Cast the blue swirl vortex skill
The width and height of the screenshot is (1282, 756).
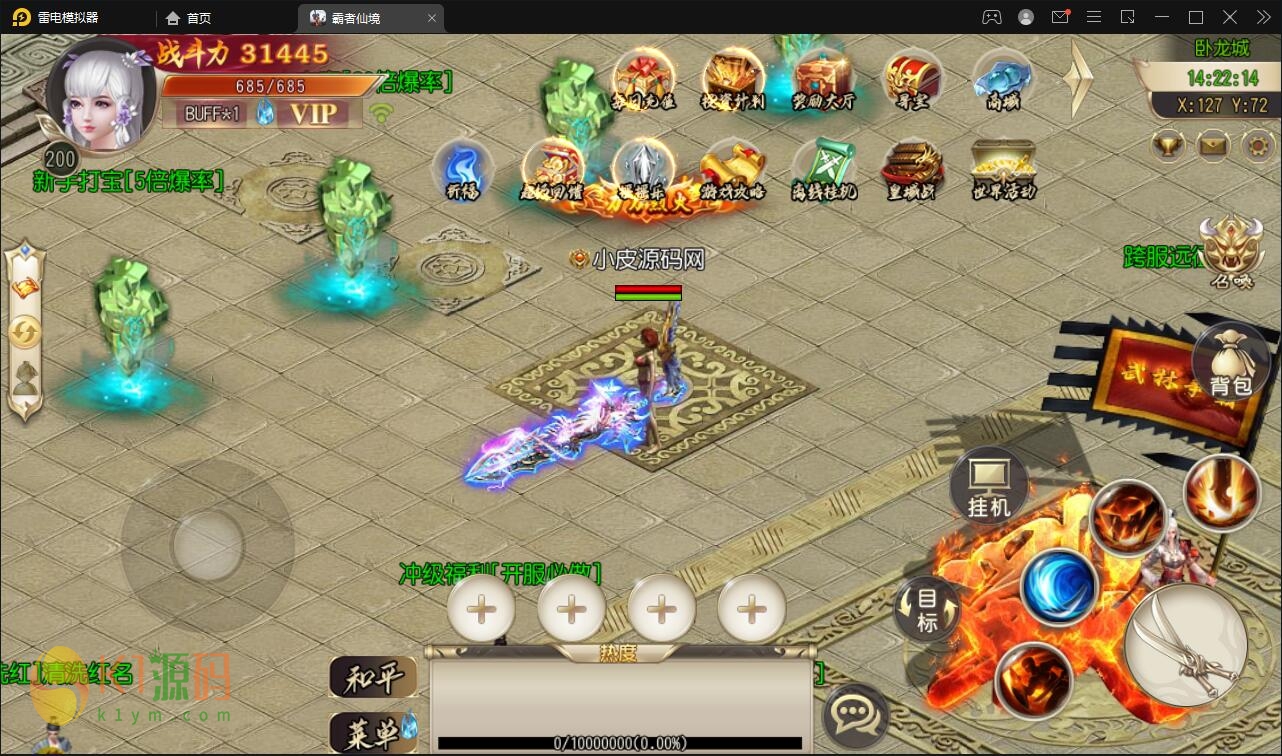(x=1059, y=587)
